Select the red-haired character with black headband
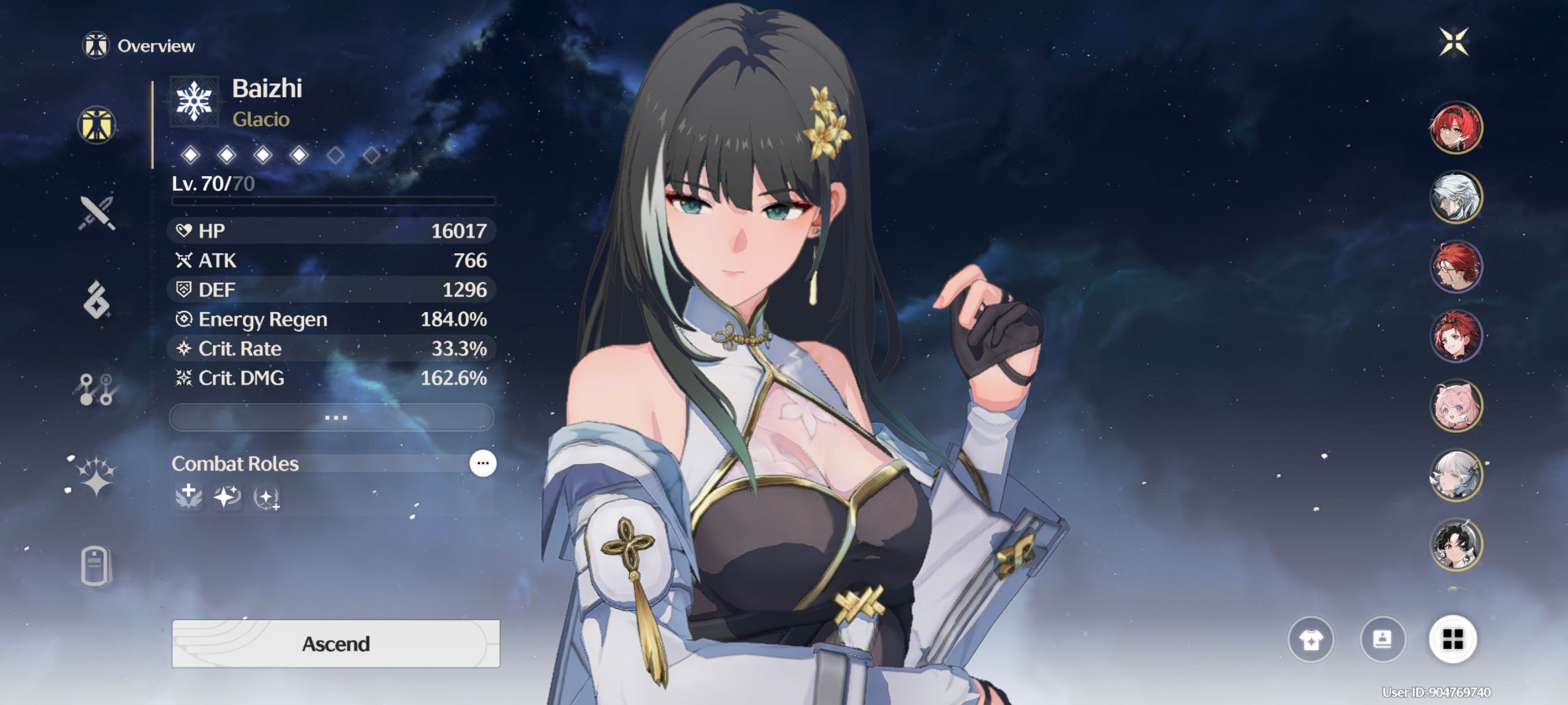Image resolution: width=1568 pixels, height=705 pixels. (1455, 127)
